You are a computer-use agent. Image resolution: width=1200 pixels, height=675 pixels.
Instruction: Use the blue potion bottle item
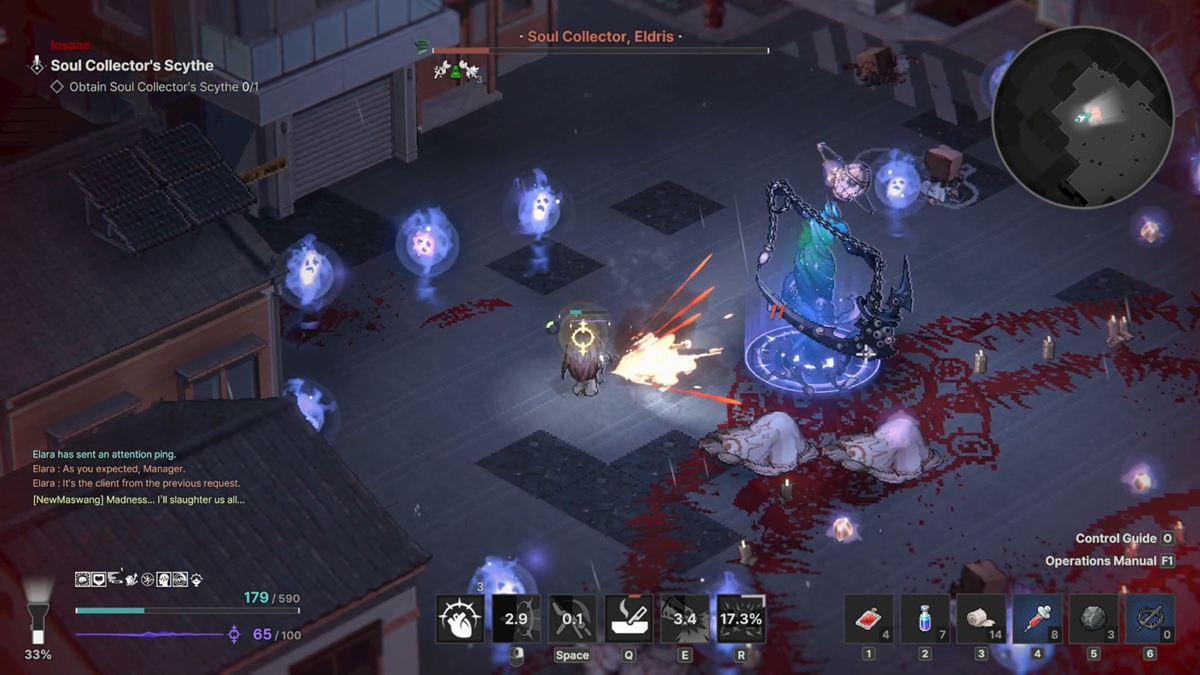[x=925, y=619]
